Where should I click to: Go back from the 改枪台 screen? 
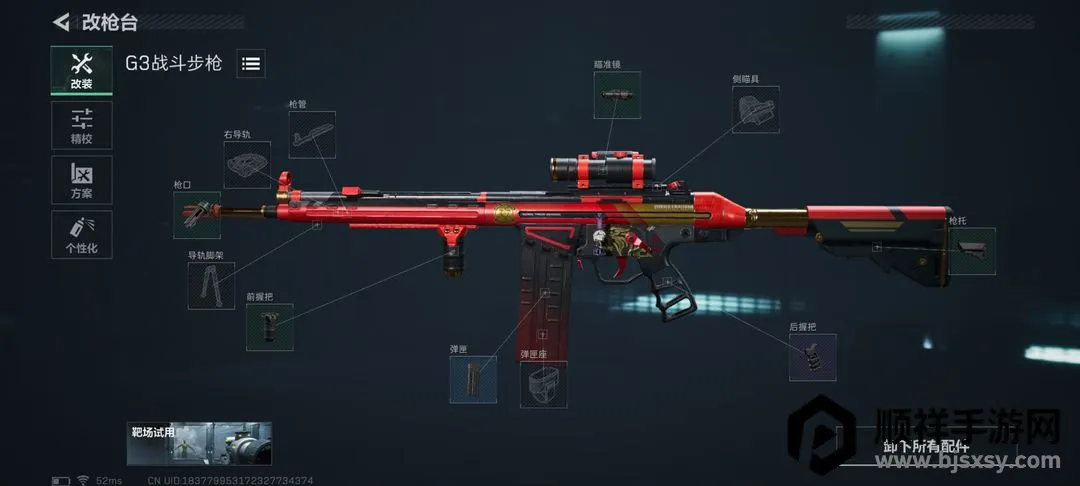pyautogui.click(x=62, y=21)
